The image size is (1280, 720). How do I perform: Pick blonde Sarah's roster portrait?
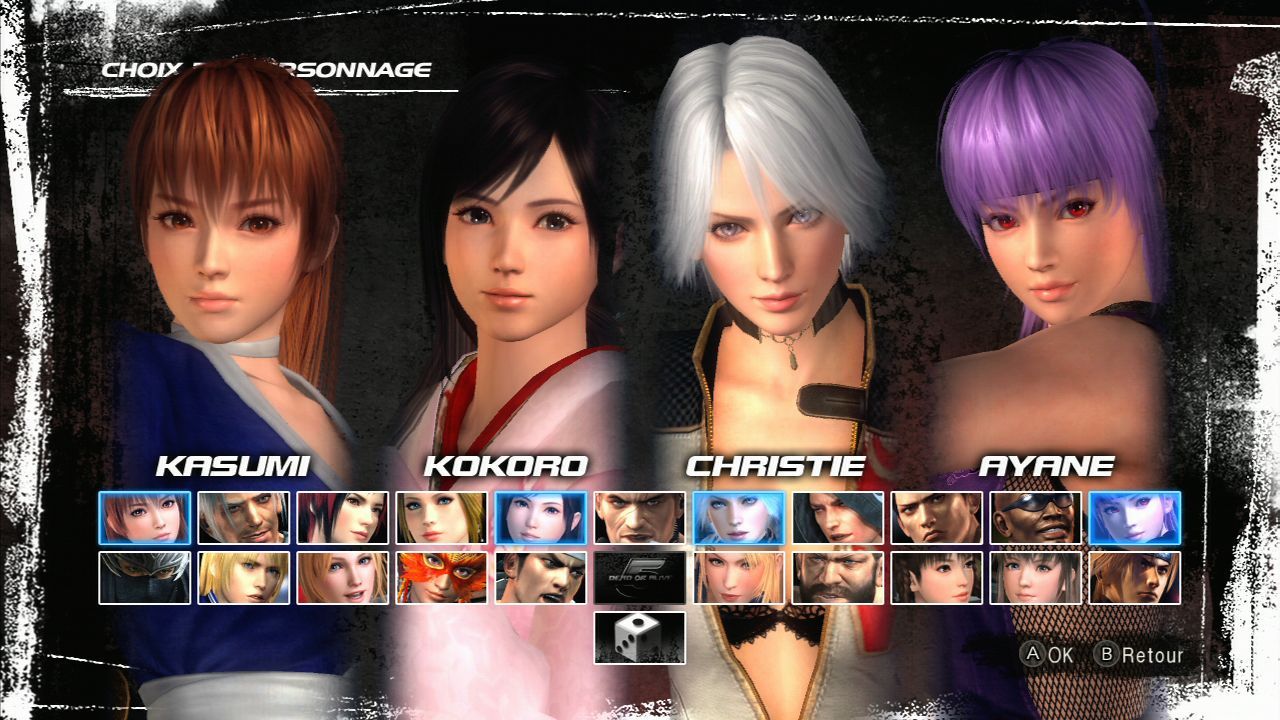tap(738, 578)
